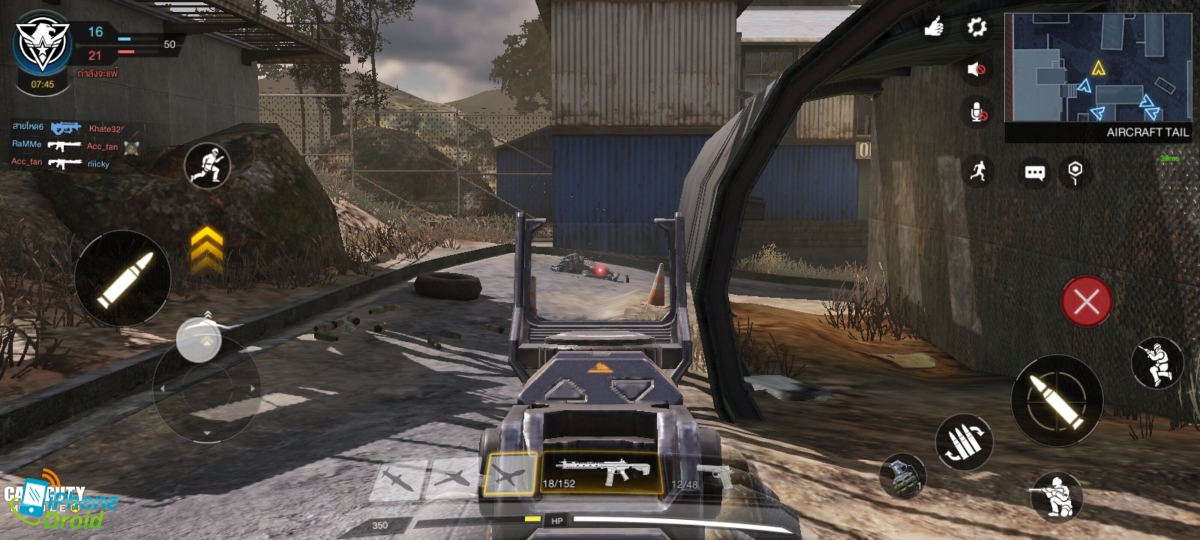Screen dimensions: 1200x540
Task: Tap the thumbs-up like icon
Action: [934, 27]
